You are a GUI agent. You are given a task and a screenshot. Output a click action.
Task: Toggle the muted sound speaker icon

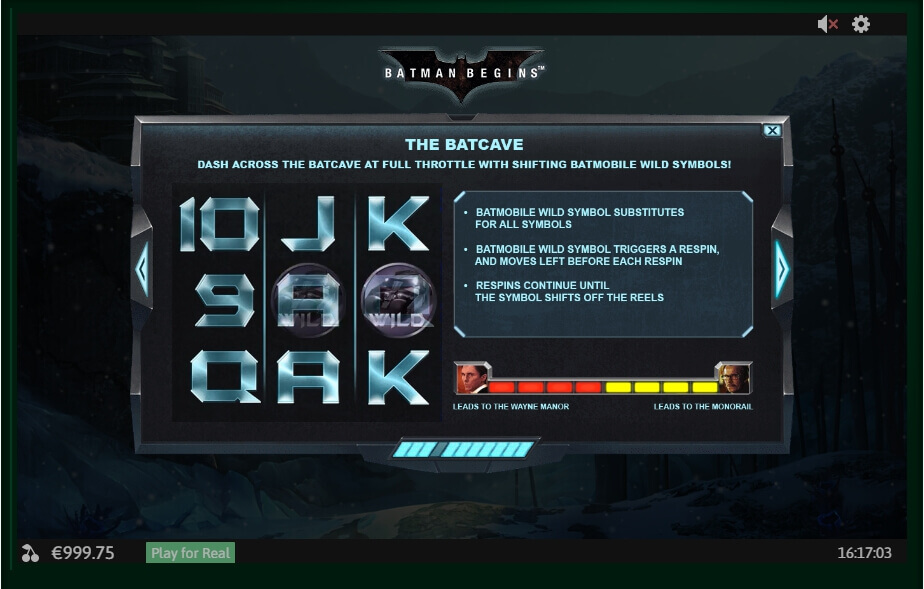[x=827, y=24]
